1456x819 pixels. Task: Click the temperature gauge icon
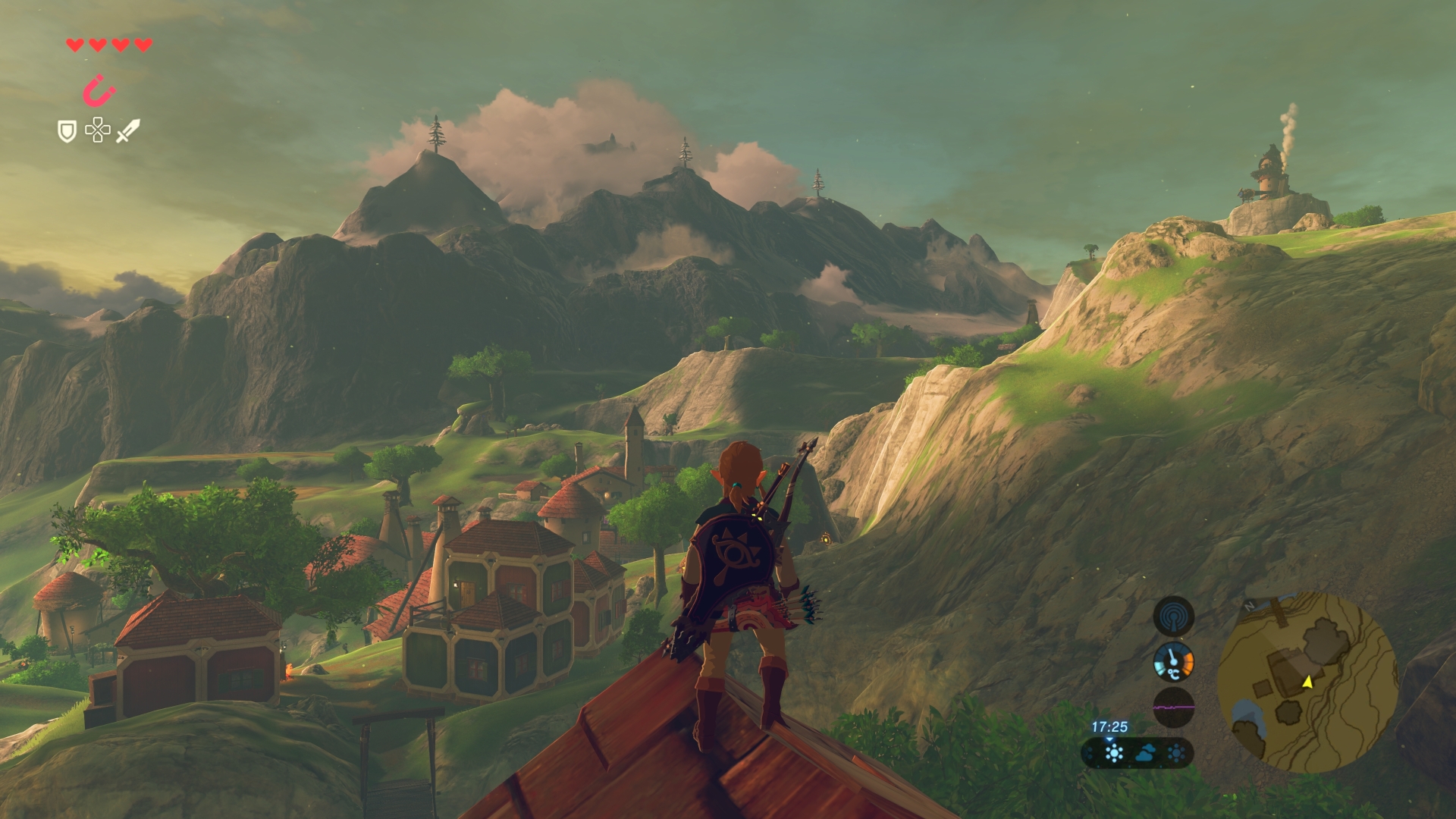coord(1173,662)
